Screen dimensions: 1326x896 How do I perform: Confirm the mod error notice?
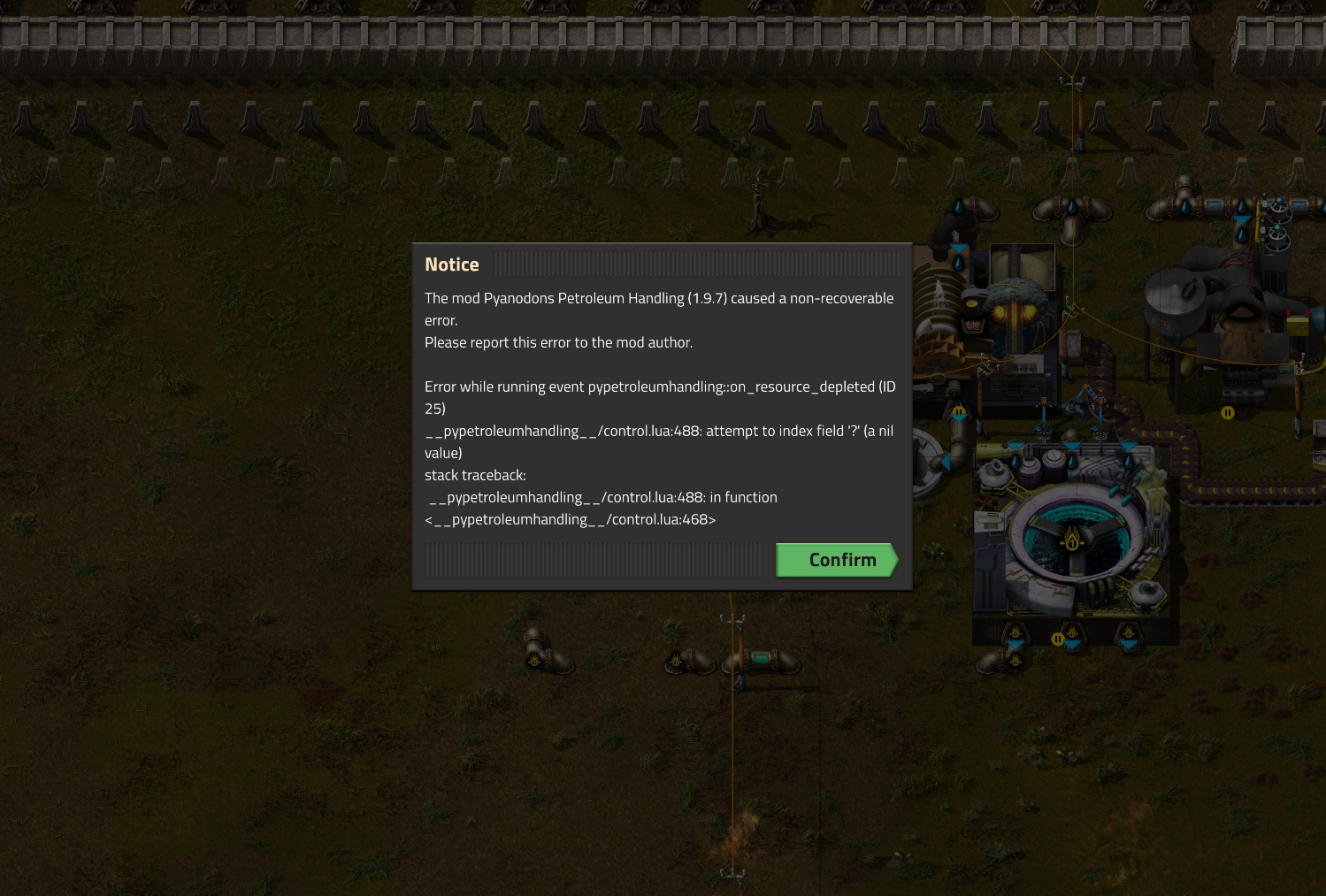pyautogui.click(x=836, y=560)
